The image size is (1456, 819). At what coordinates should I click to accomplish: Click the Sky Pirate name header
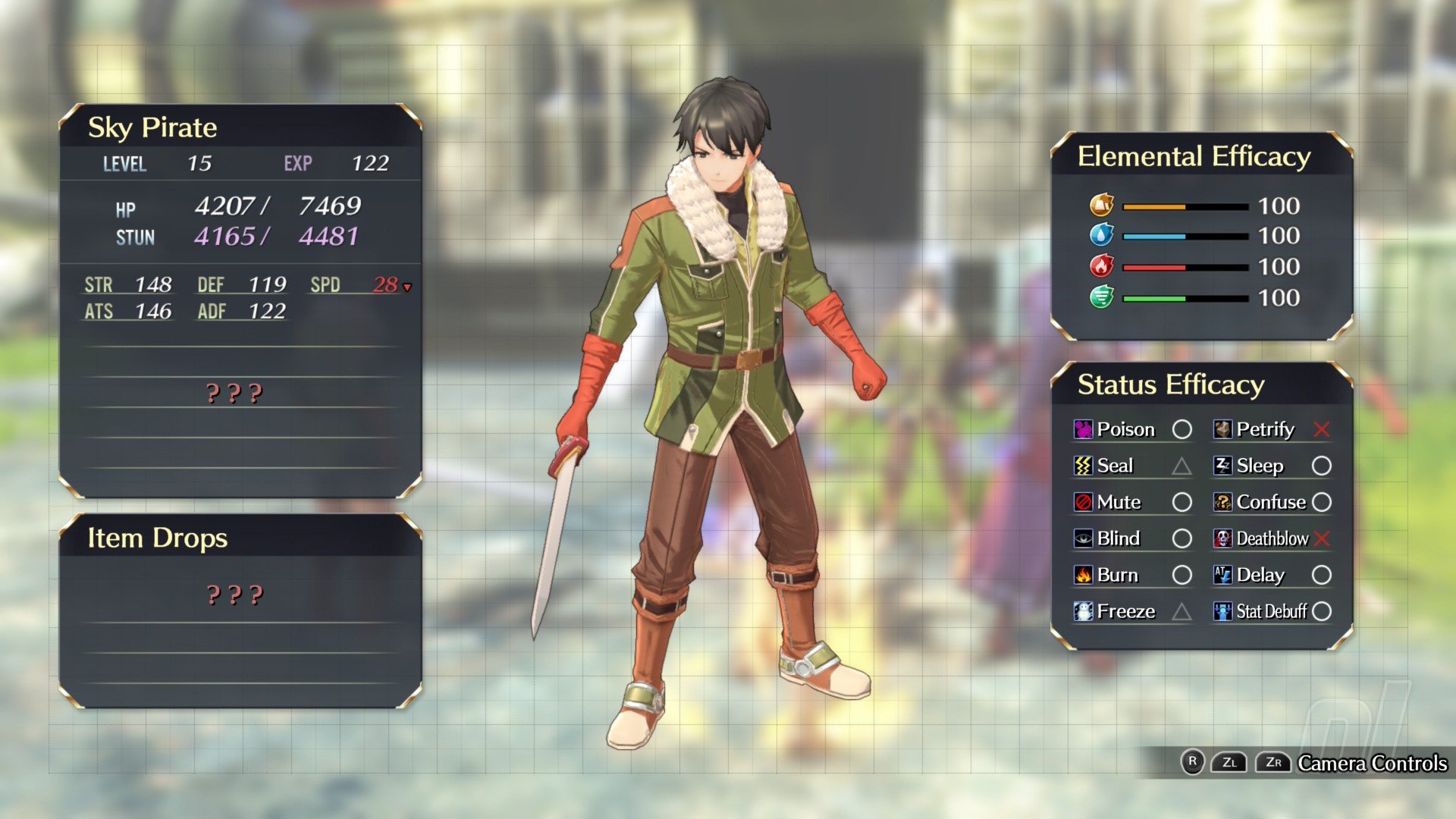coord(152,127)
